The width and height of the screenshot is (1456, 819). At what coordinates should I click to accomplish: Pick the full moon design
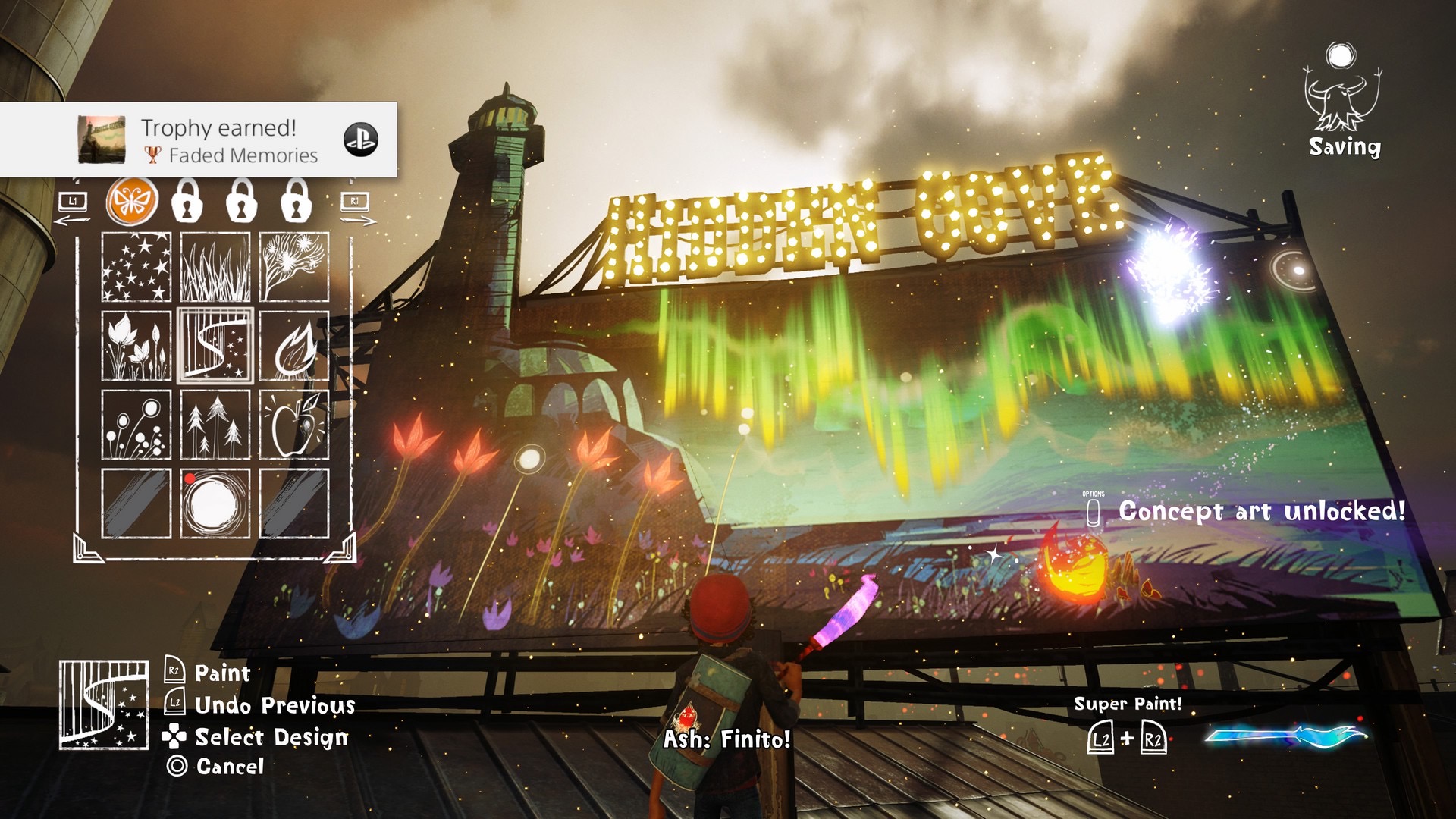tap(215, 504)
